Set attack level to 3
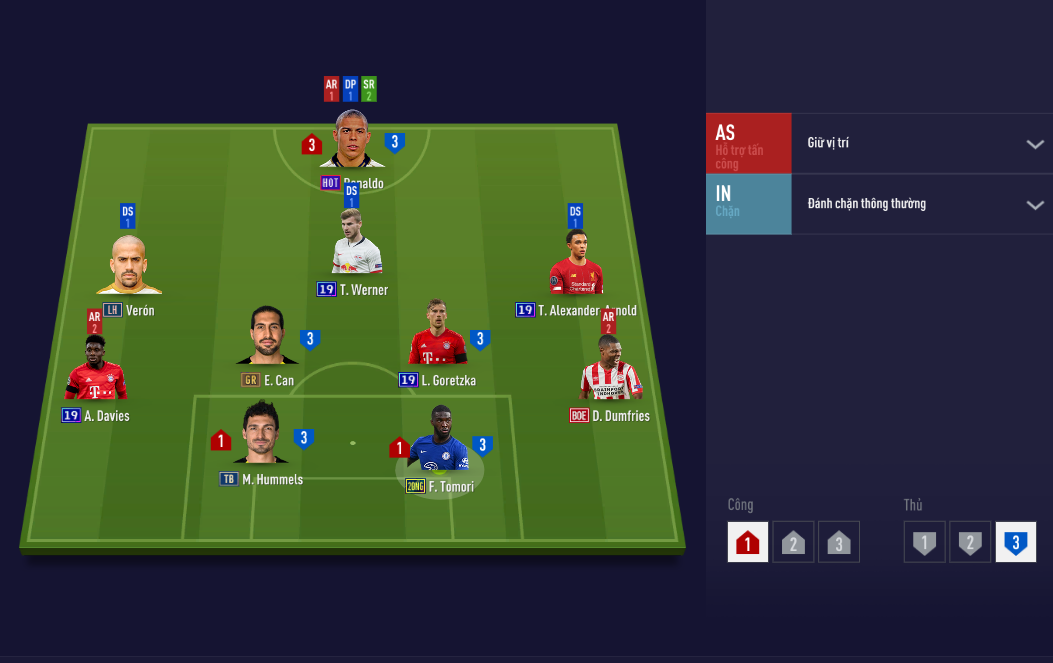The width and height of the screenshot is (1053, 663). (838, 542)
